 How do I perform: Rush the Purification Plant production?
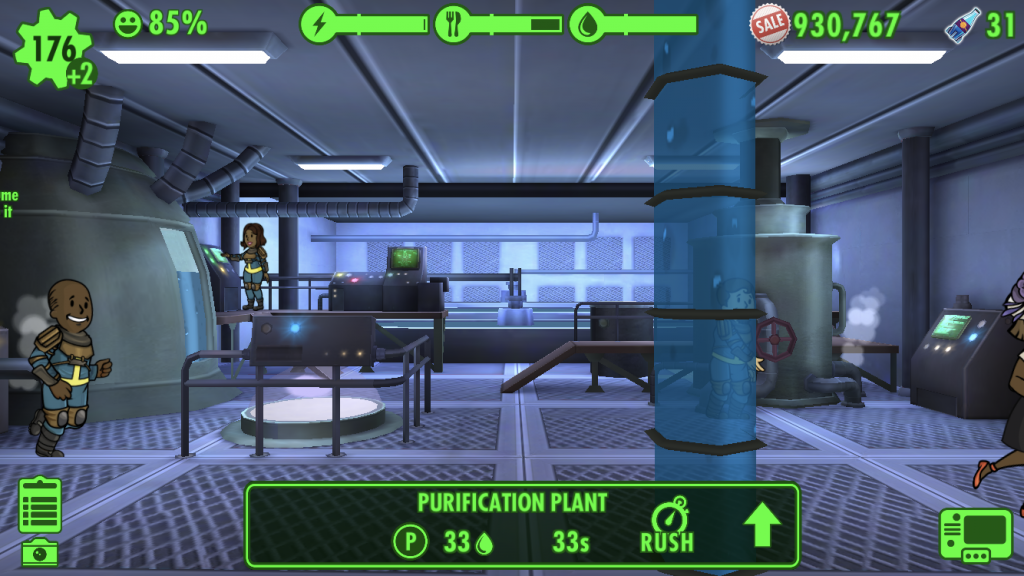tap(667, 525)
